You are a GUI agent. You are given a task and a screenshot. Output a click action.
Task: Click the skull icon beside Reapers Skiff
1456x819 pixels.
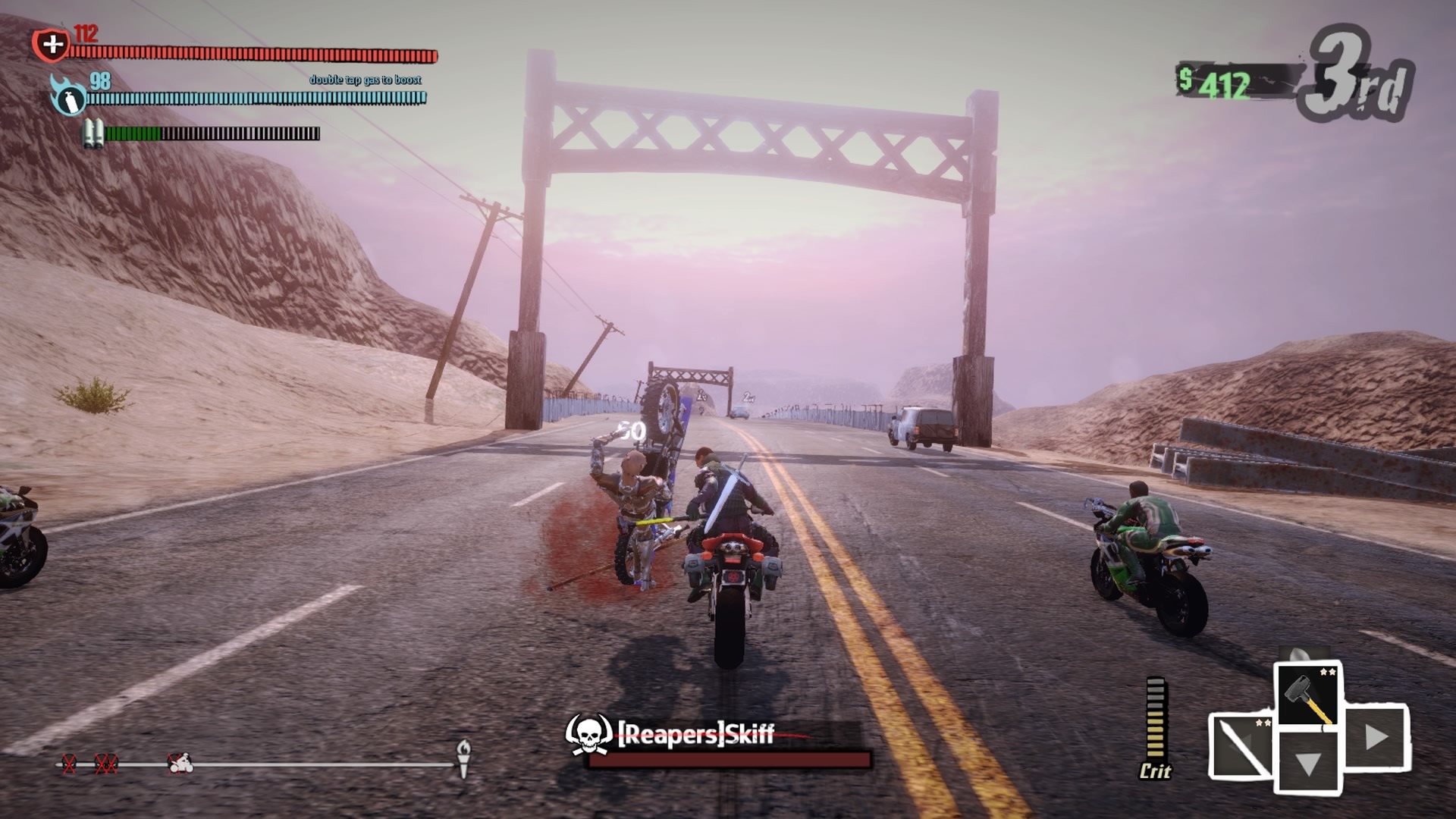pyautogui.click(x=588, y=733)
